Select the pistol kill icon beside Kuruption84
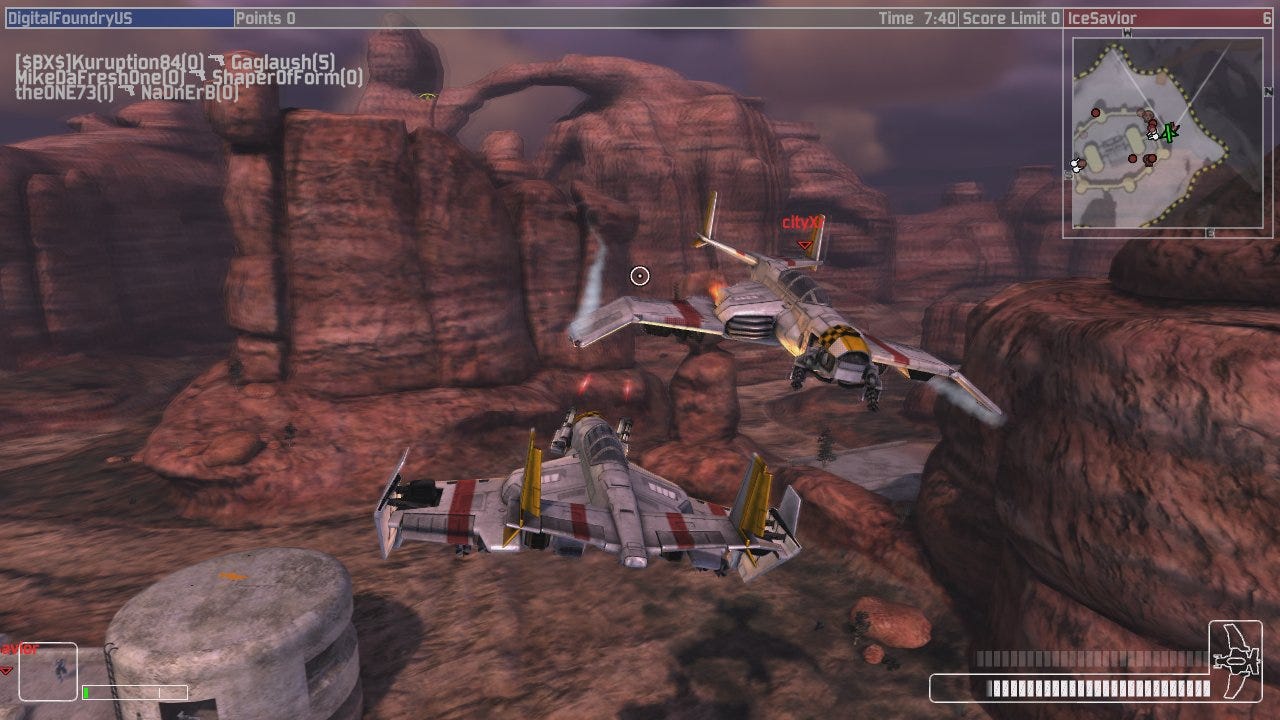This screenshot has height=720, width=1280. coord(217,61)
